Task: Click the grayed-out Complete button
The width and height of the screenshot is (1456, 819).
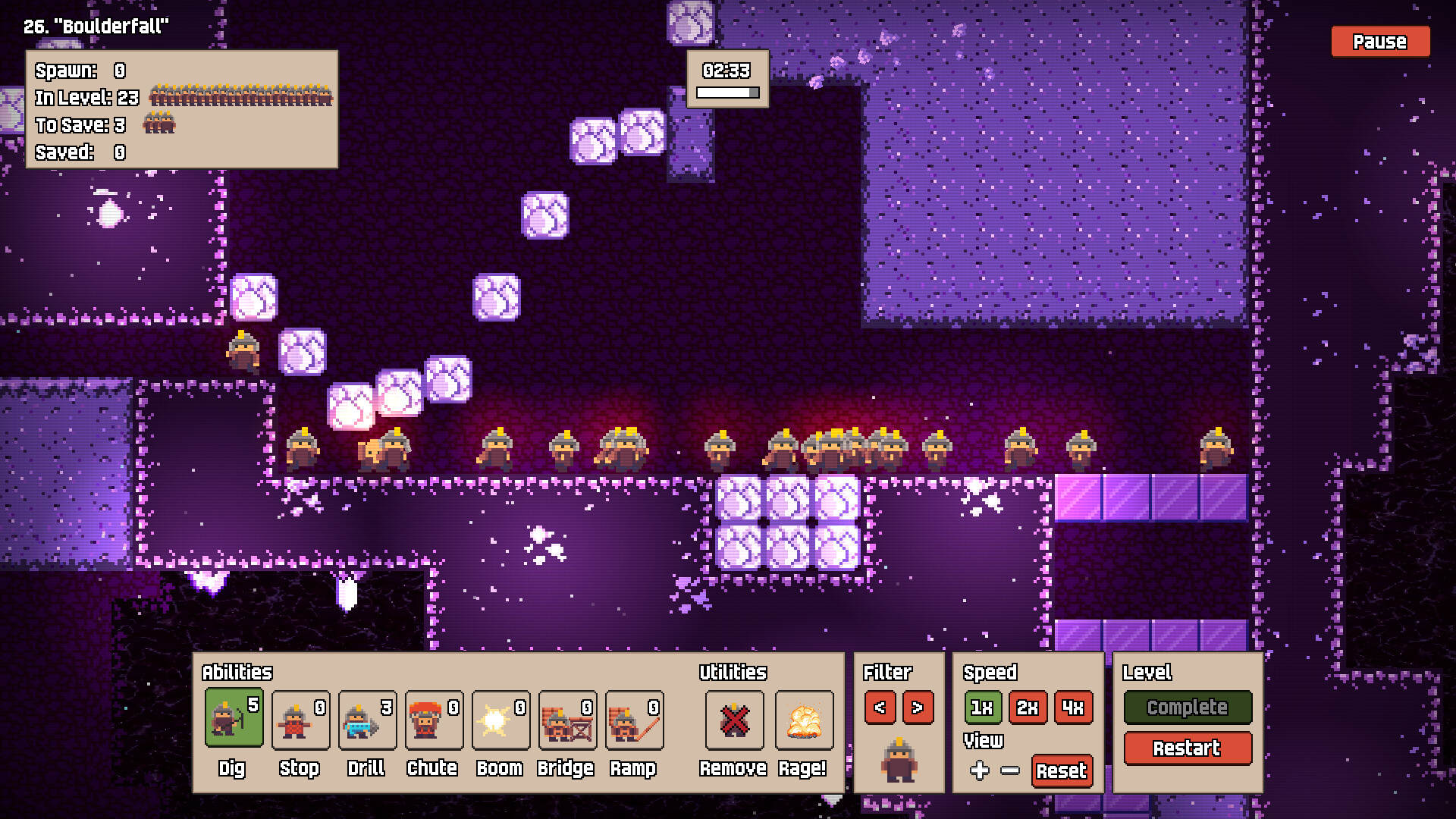Action: point(1188,708)
